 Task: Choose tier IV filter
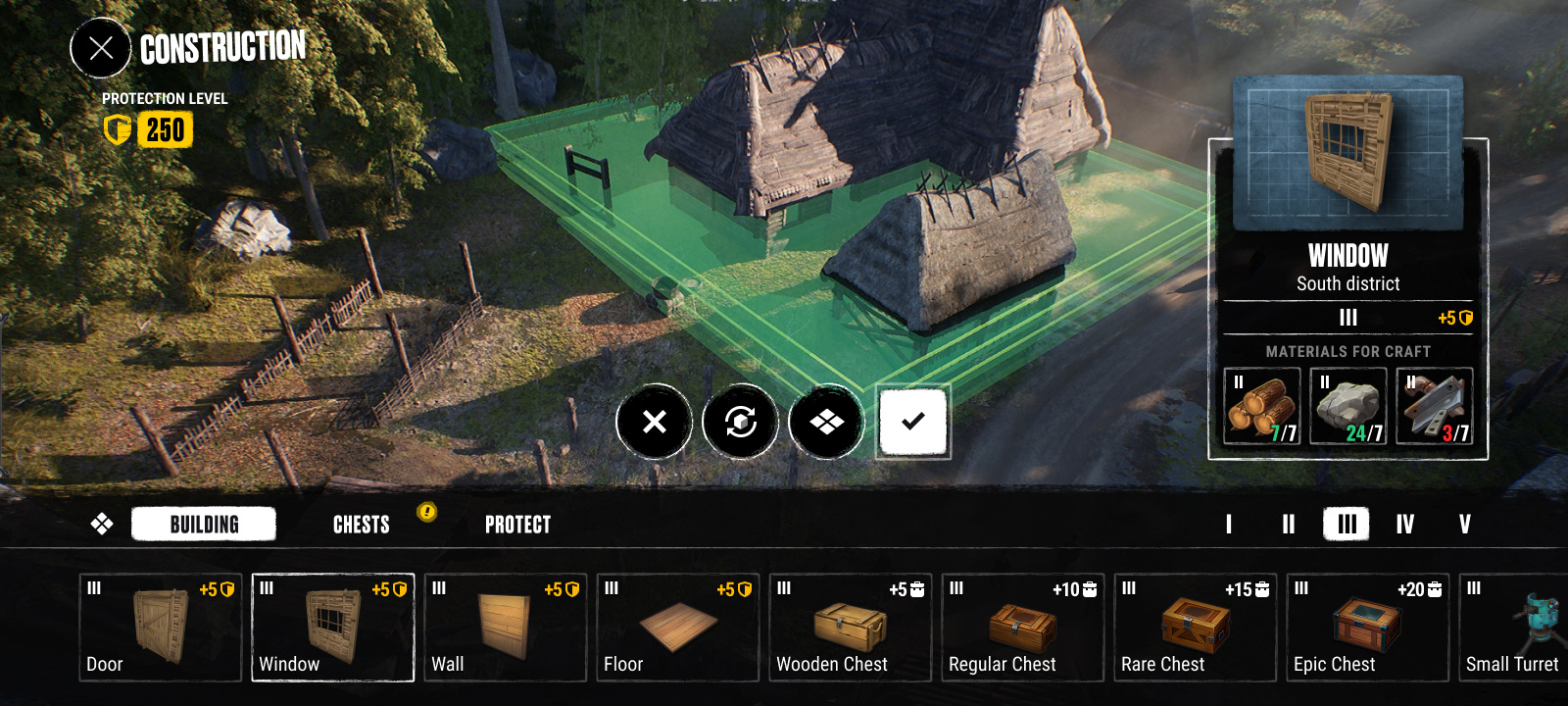(x=1405, y=525)
